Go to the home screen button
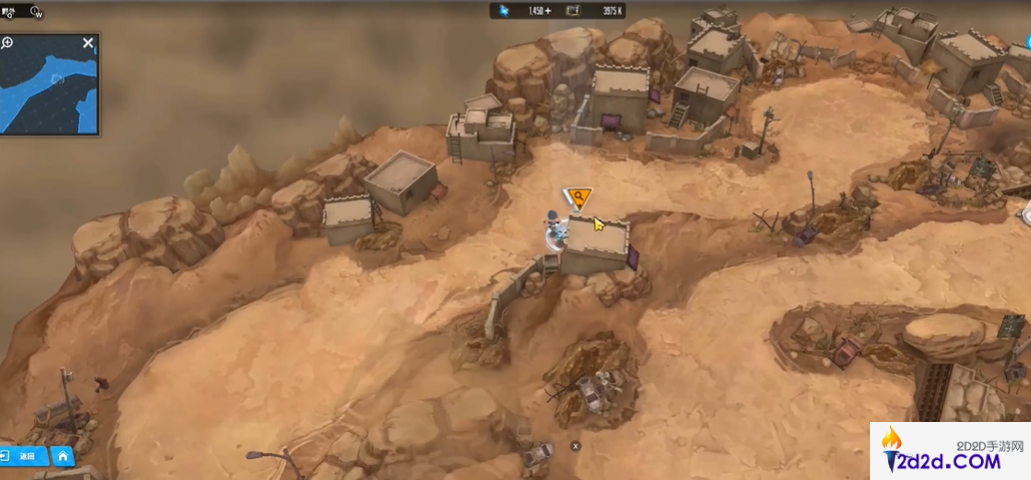The image size is (1031, 480). (x=62, y=456)
